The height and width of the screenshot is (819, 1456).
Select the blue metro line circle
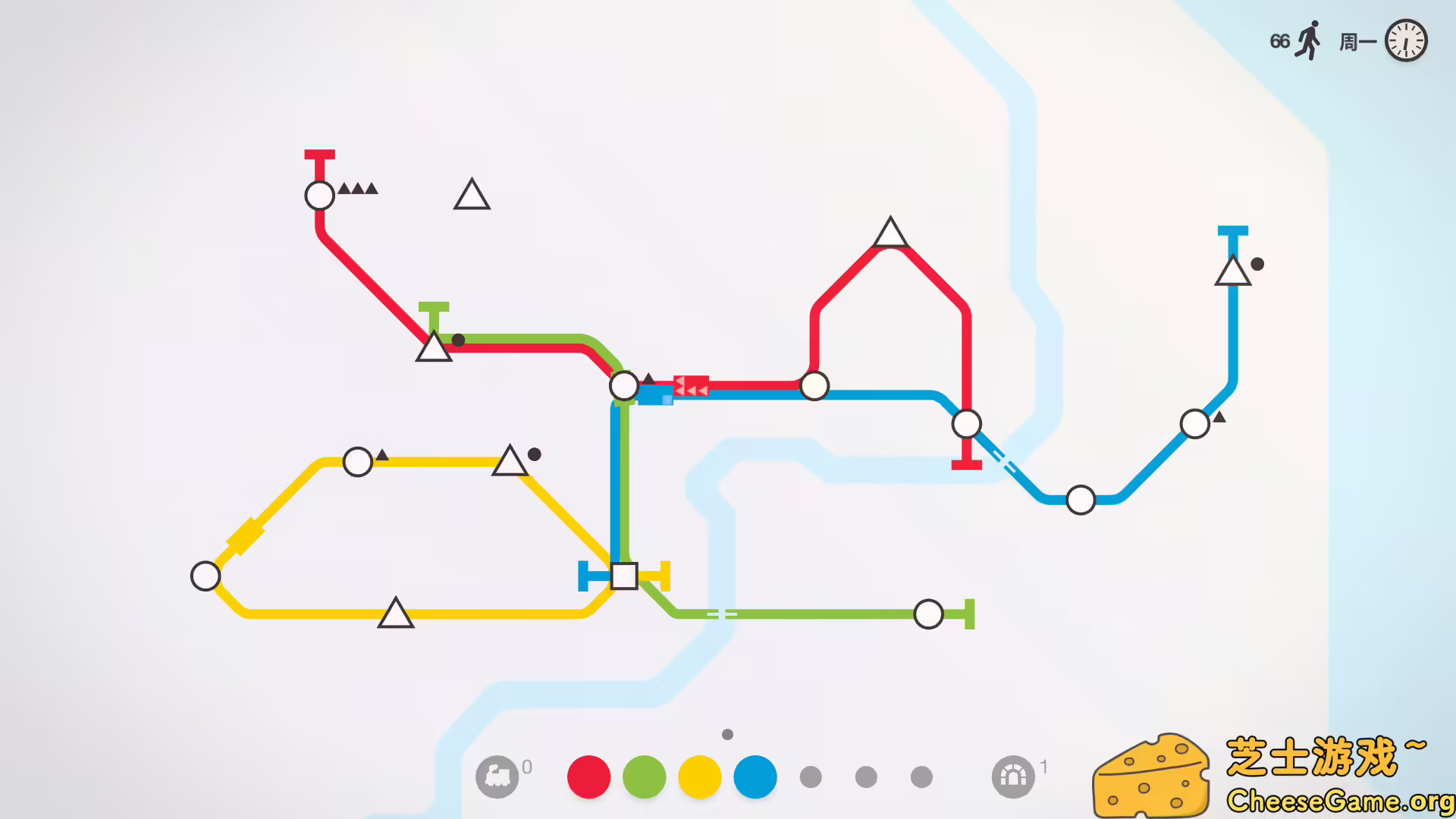point(755,776)
